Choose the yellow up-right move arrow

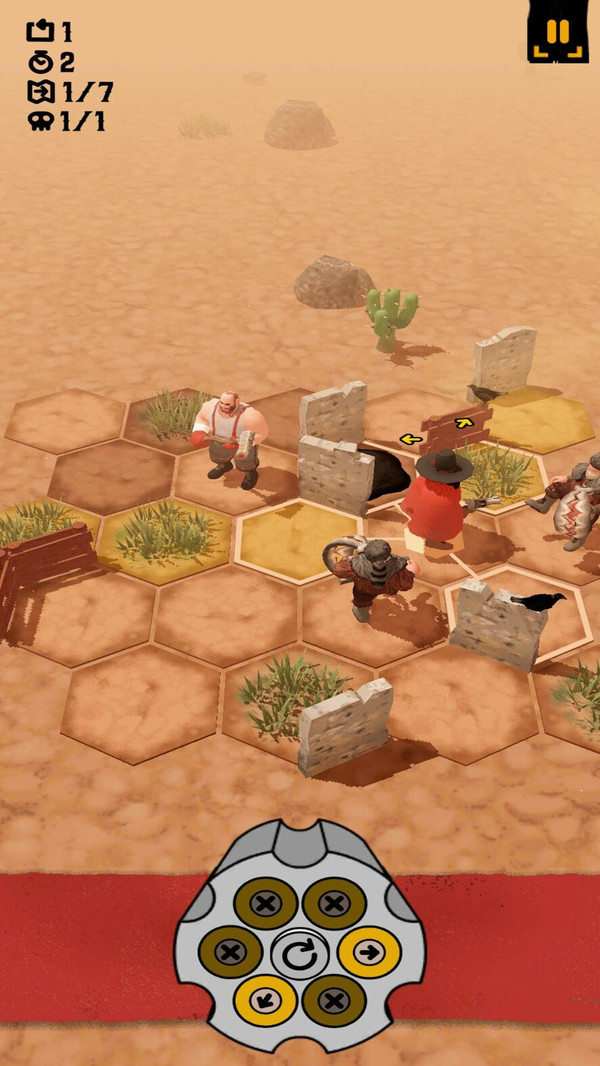[463, 423]
